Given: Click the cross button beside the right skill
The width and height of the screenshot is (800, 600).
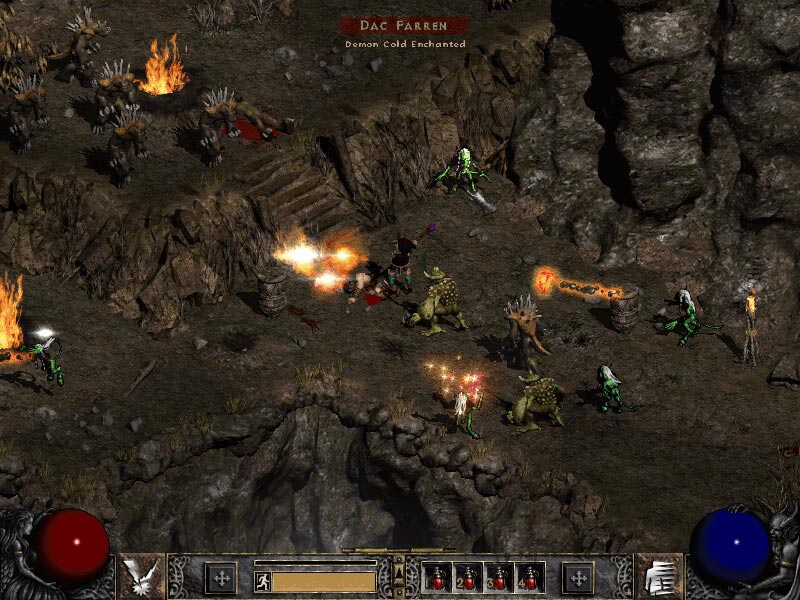Looking at the screenshot, I should (578, 577).
